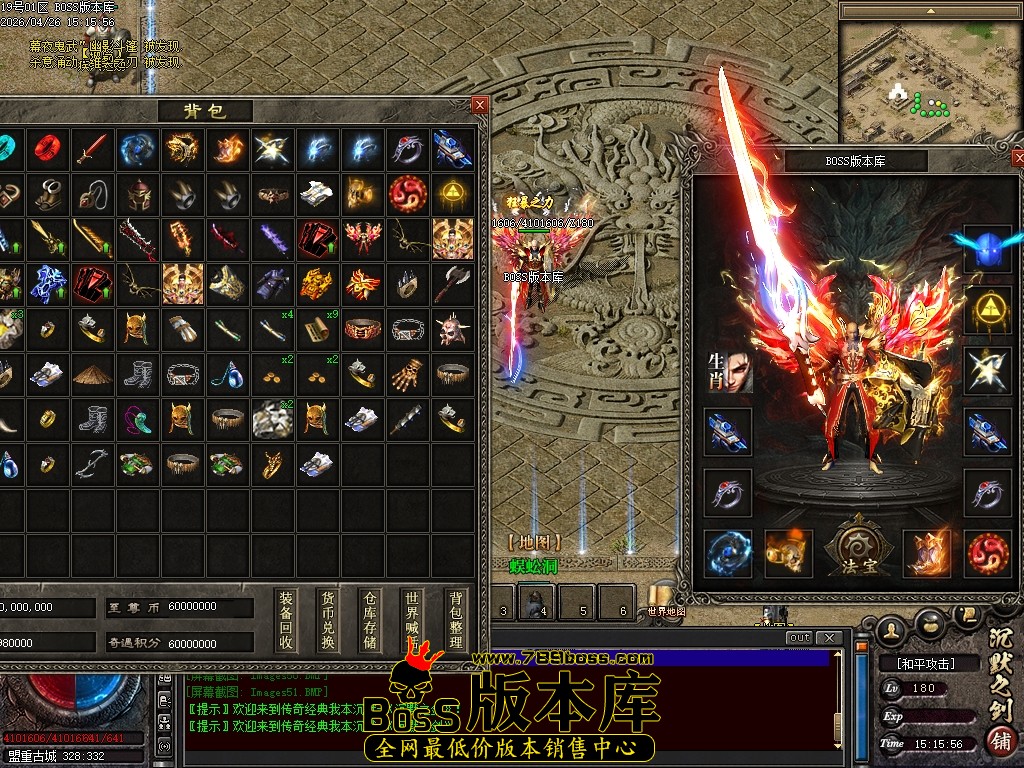Close the chat panel with X
Screen dimensions: 1024x768
[x=828, y=638]
